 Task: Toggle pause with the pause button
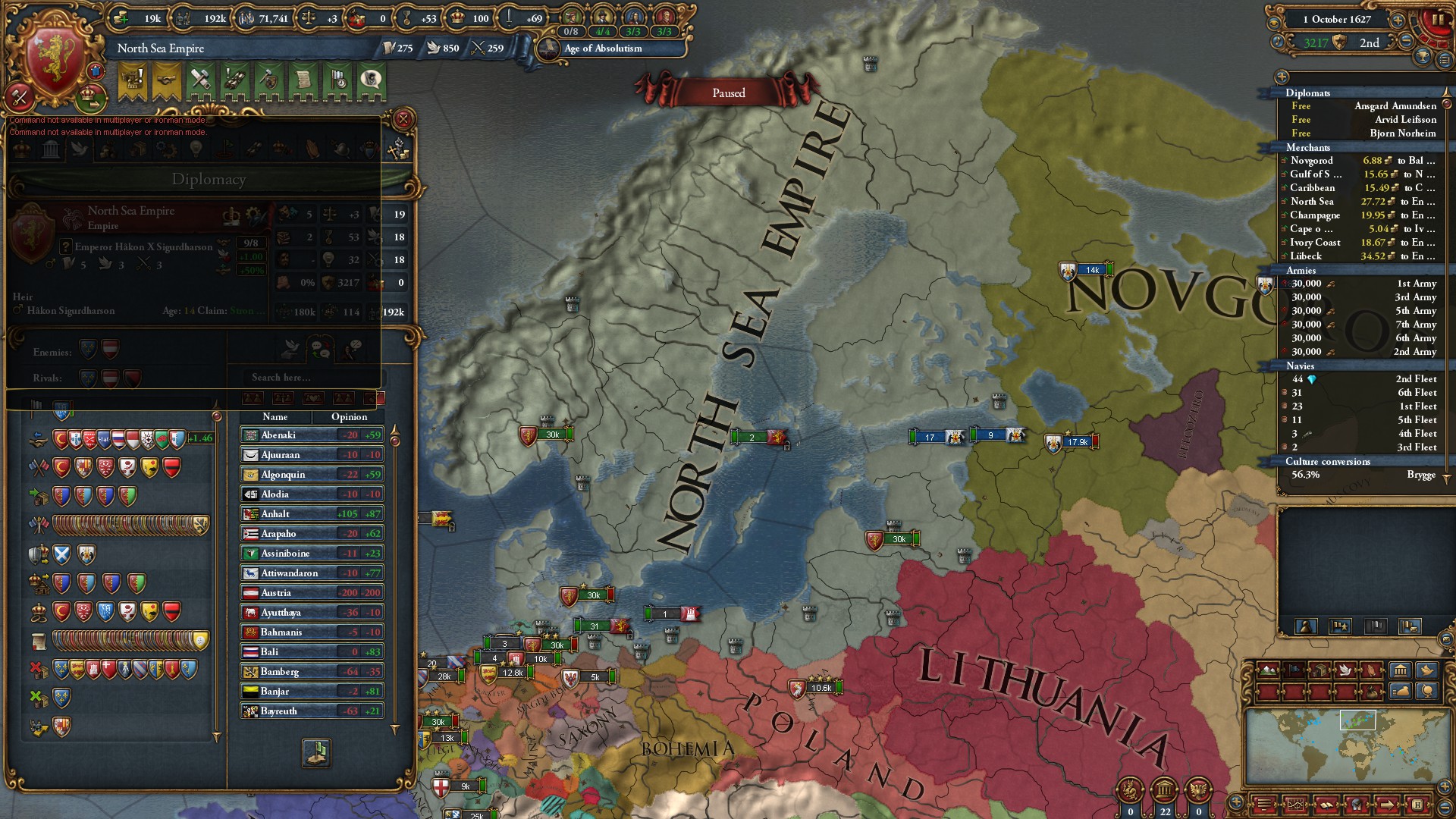[1438, 19]
